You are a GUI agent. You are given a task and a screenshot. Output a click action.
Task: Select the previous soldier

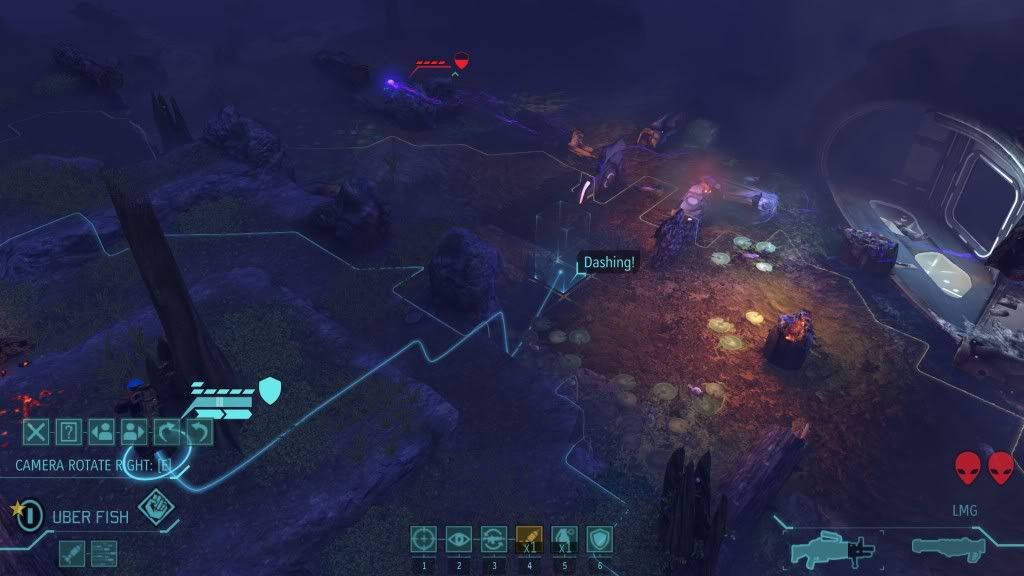pyautogui.click(x=100, y=432)
